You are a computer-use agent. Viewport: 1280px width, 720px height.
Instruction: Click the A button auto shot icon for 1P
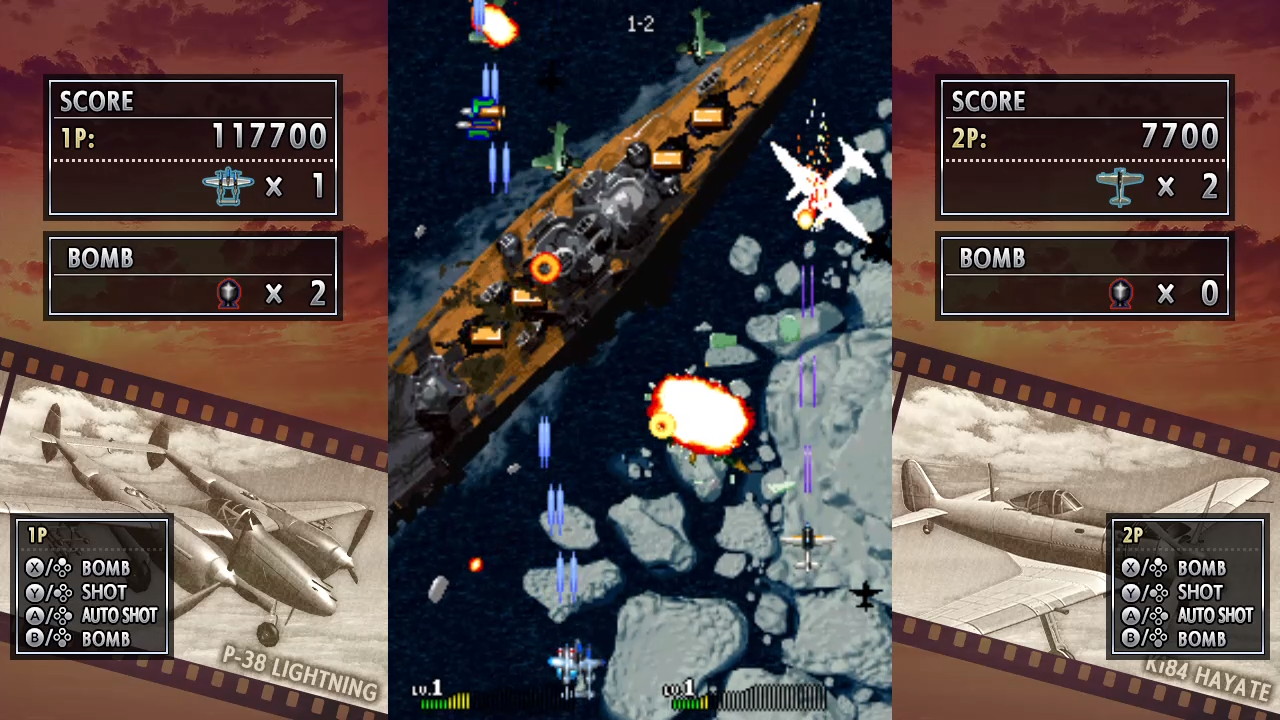tap(37, 616)
